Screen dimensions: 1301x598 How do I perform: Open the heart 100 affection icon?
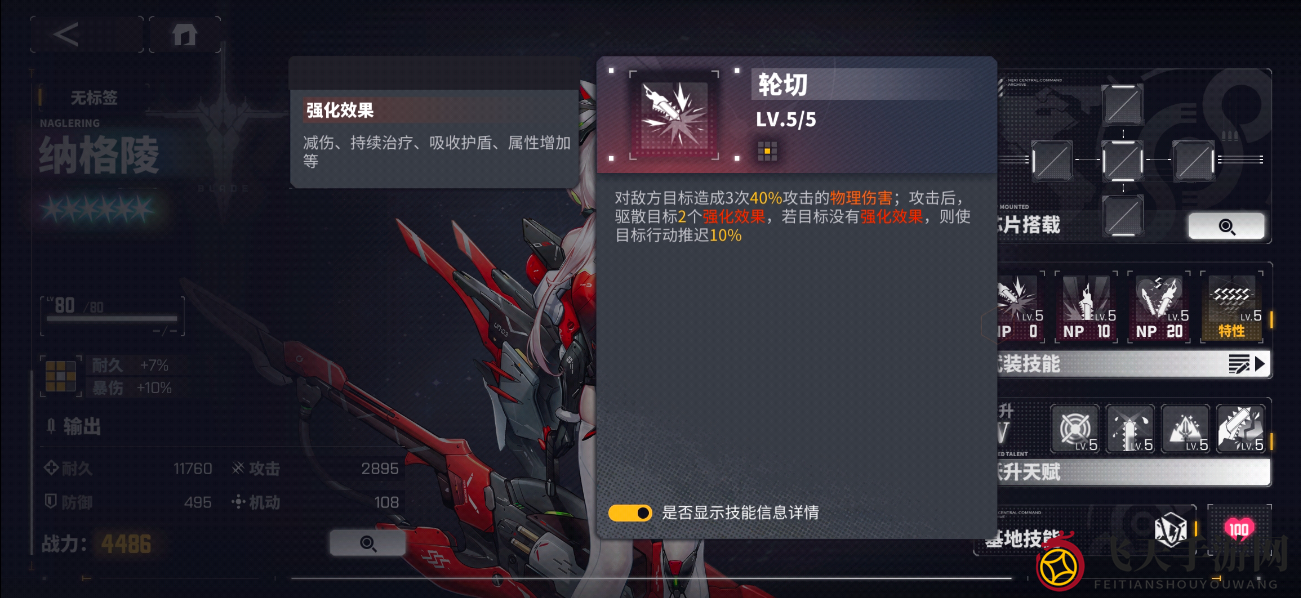(x=1239, y=529)
